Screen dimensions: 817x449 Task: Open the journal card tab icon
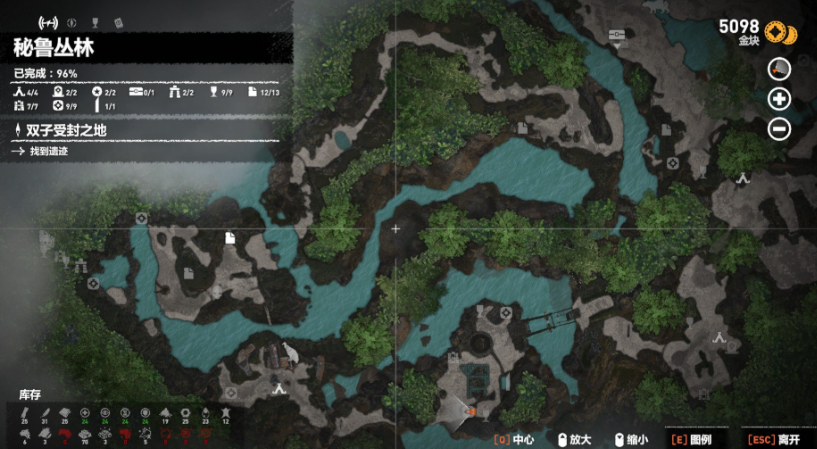[118, 22]
